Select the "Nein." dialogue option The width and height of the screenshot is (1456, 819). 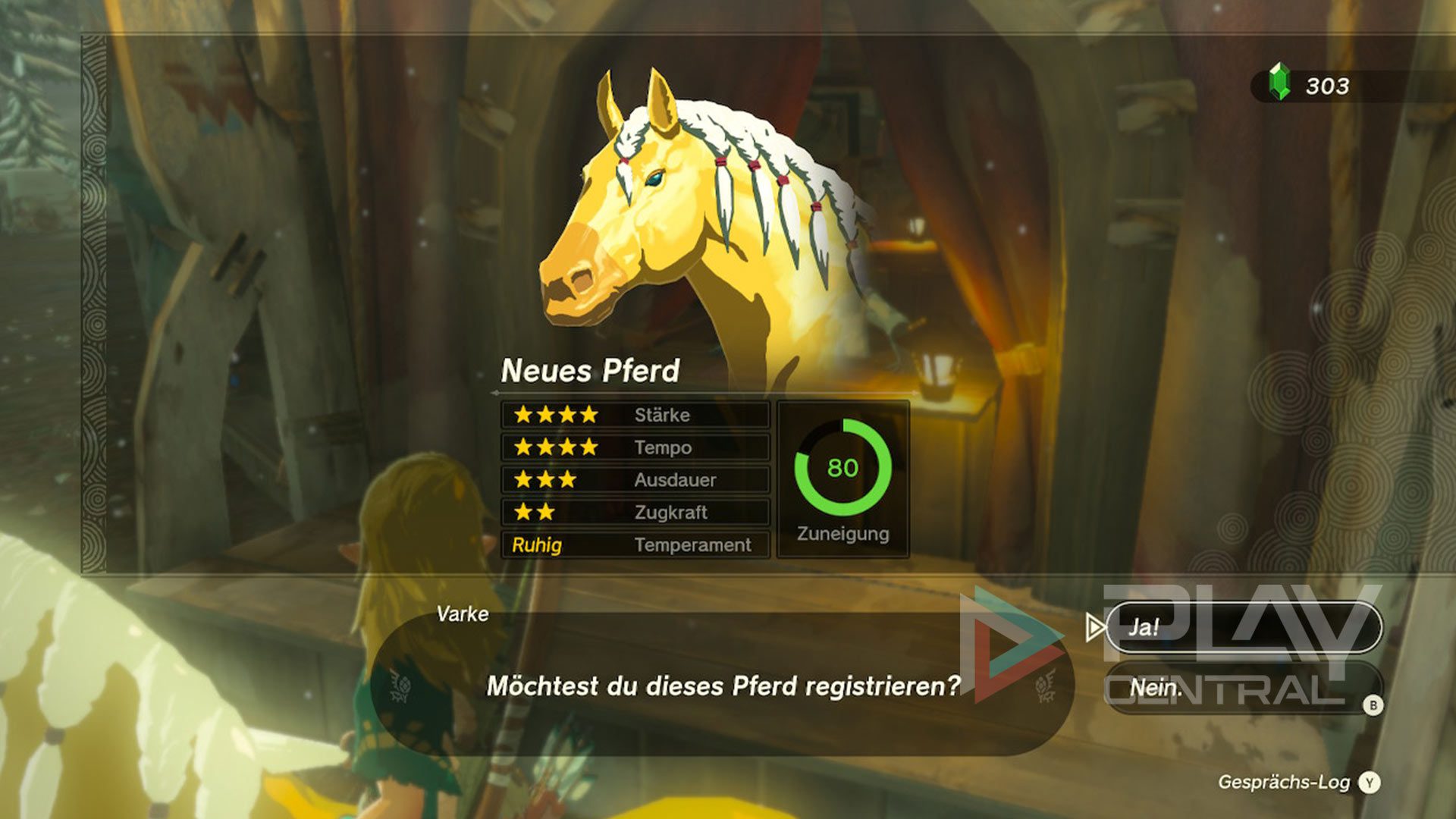(1242, 688)
